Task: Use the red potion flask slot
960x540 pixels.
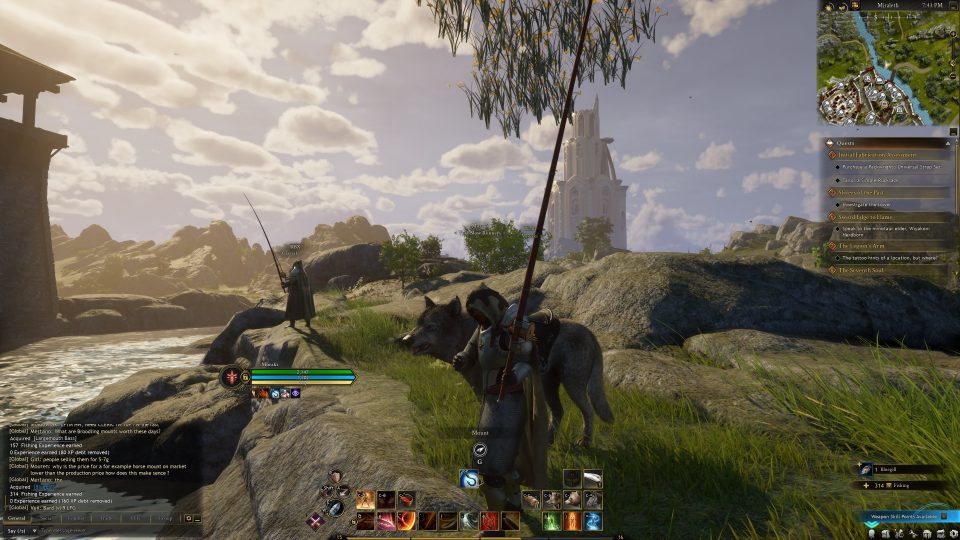Action: click(406, 499)
